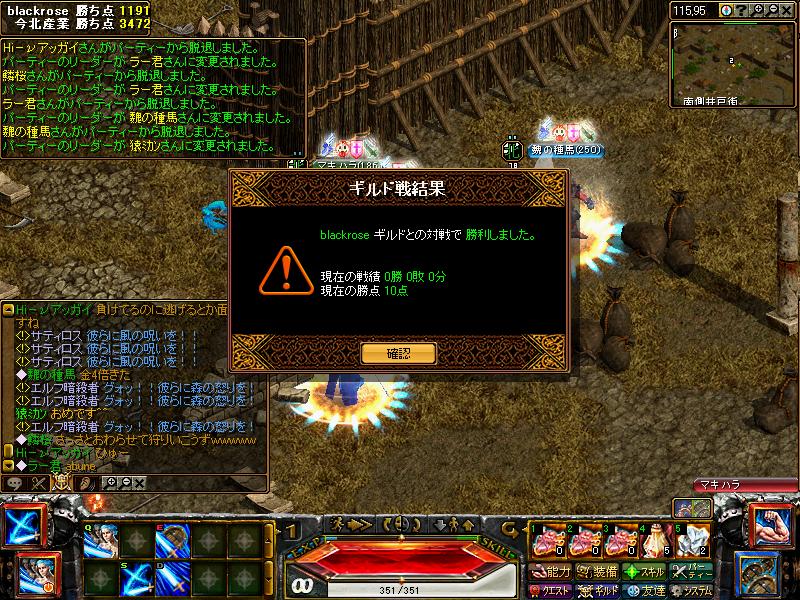Open the スキル (skills) menu
The height and width of the screenshot is (600, 800).
tap(645, 571)
